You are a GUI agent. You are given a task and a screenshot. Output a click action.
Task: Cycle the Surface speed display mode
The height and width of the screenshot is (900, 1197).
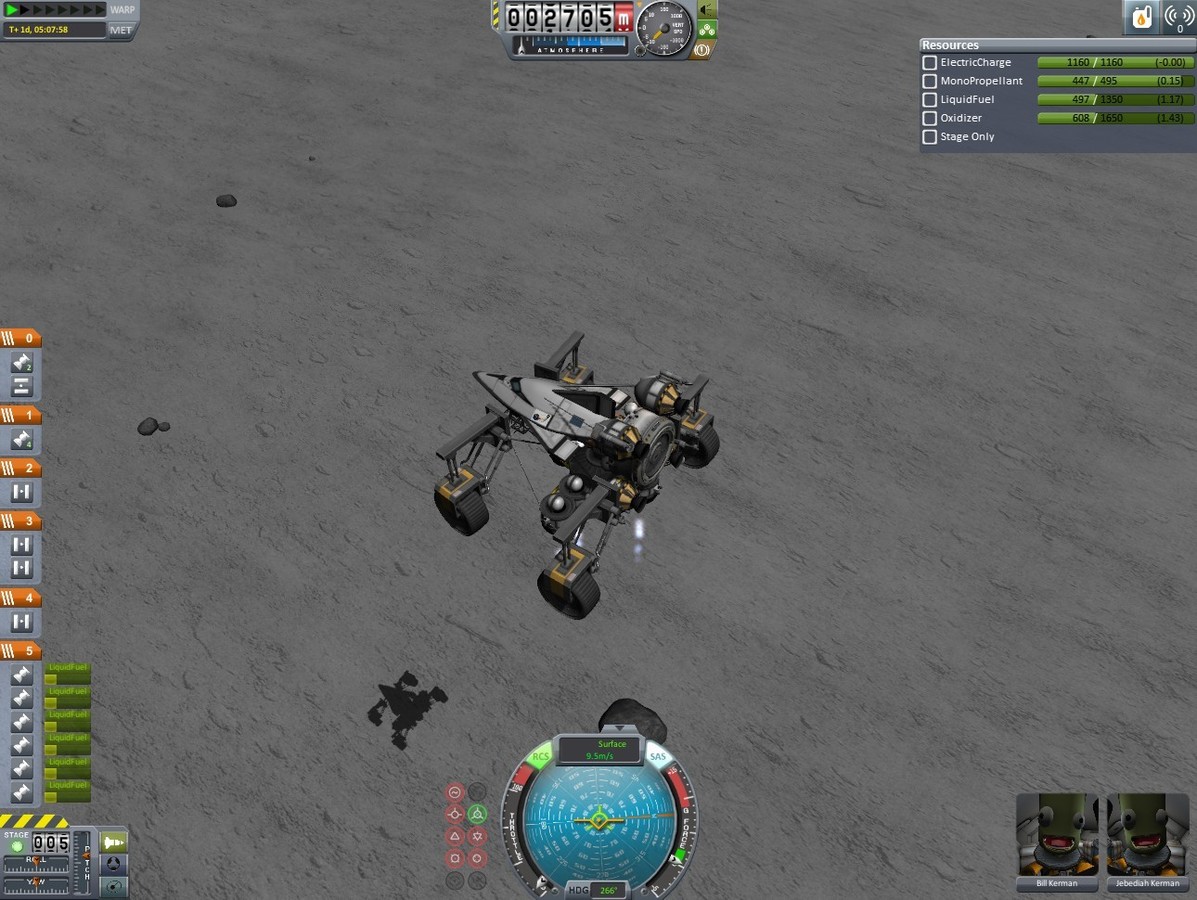click(x=612, y=750)
